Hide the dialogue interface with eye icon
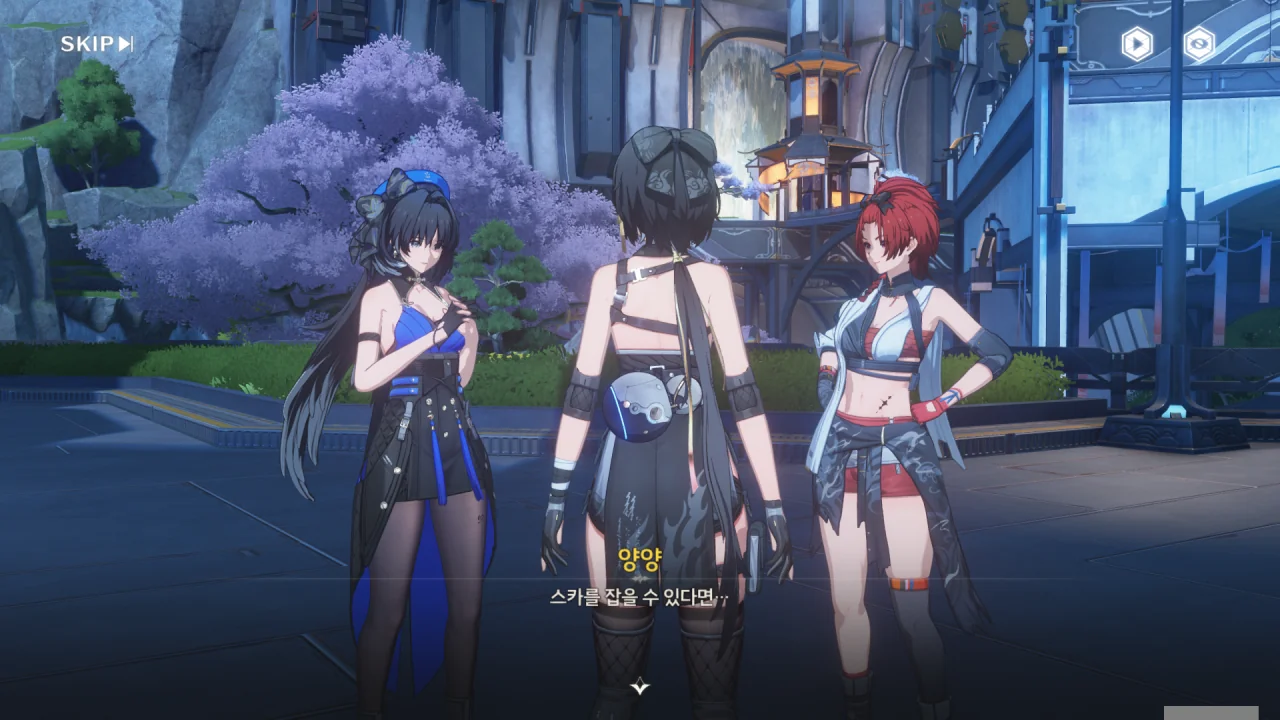The width and height of the screenshot is (1280, 720). (x=1199, y=44)
